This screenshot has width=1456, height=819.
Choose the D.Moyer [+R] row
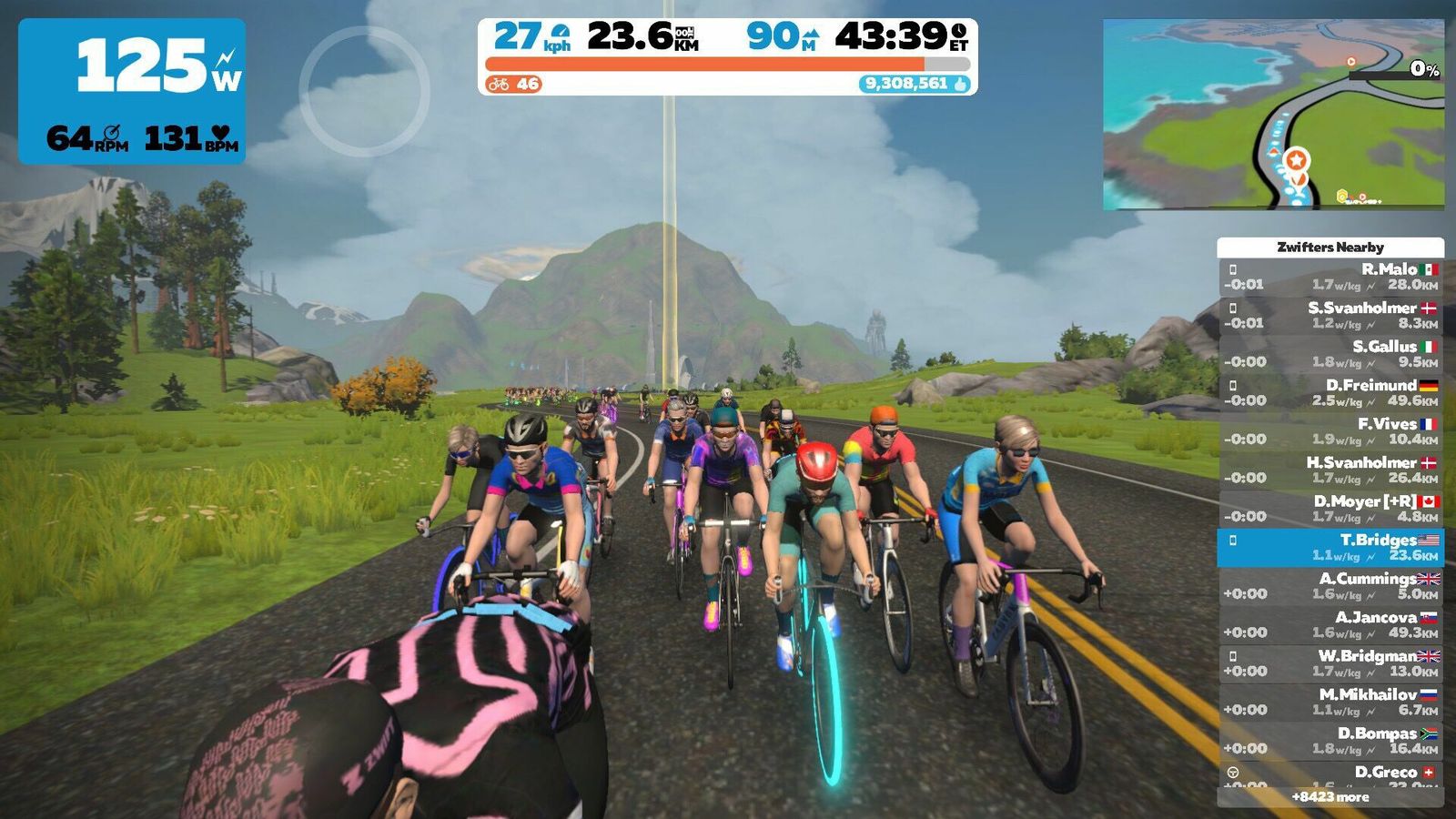tap(1330, 509)
